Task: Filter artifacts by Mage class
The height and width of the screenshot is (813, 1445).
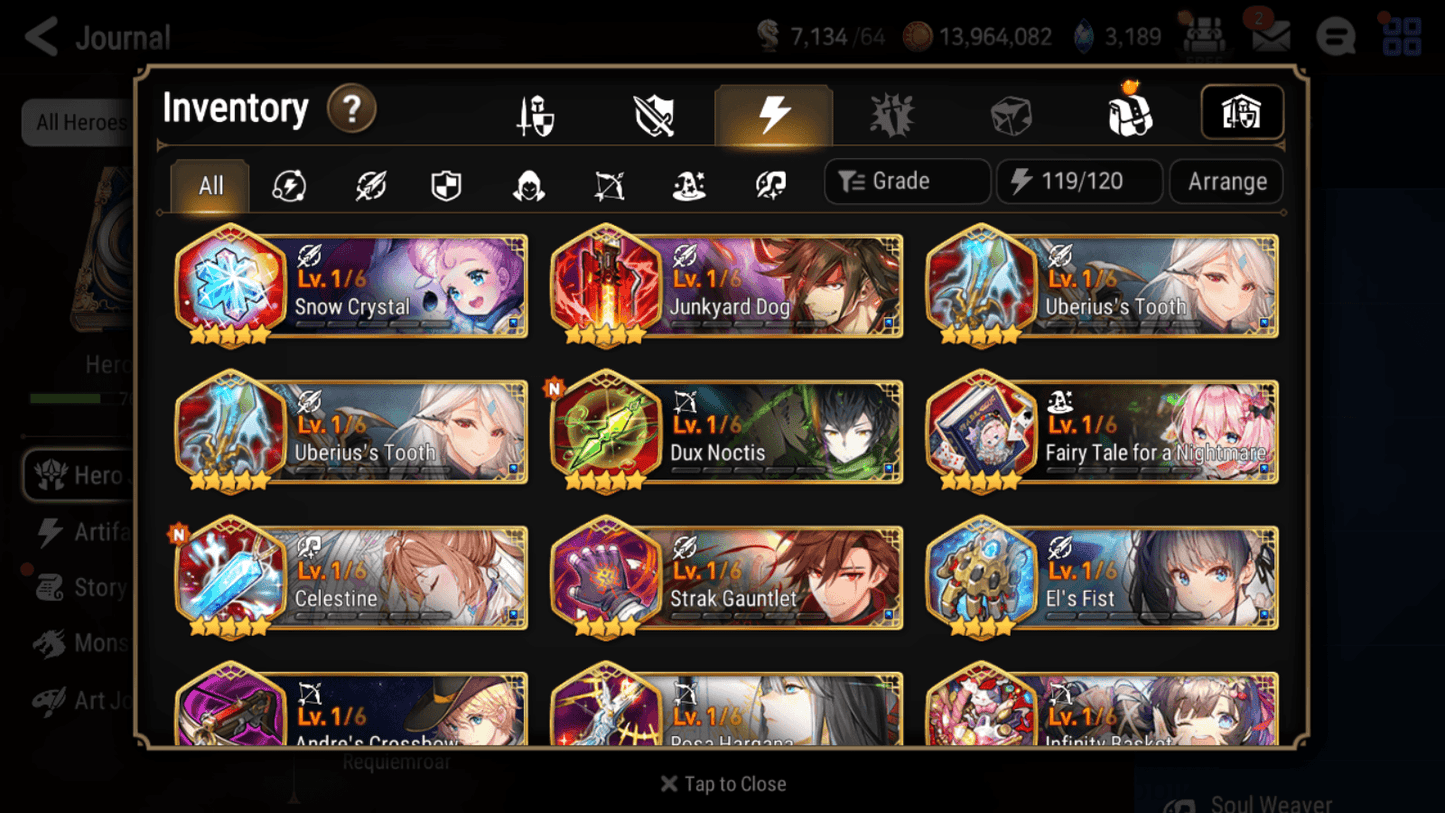Action: coord(688,182)
